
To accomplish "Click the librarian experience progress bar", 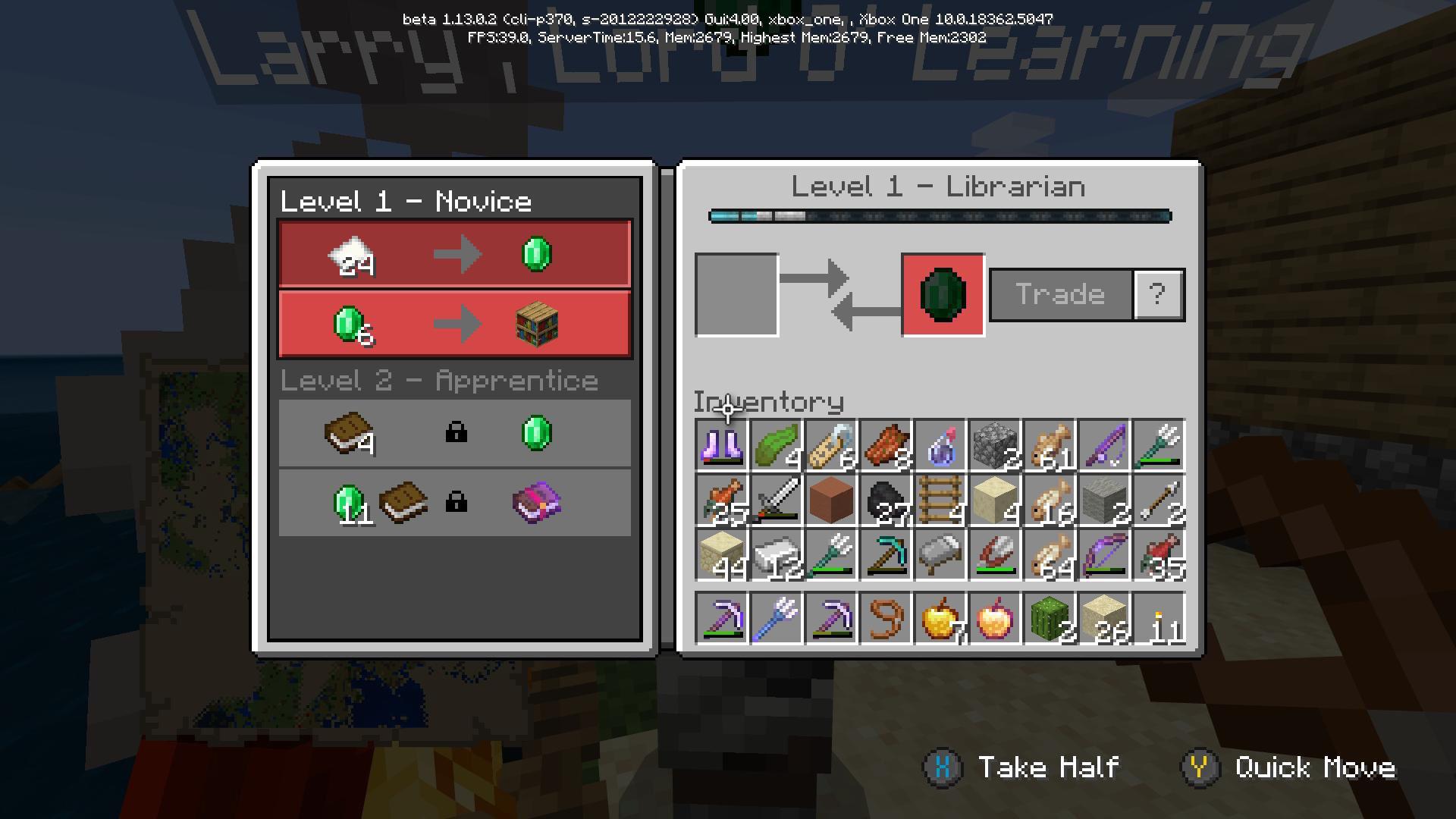I will (x=940, y=215).
